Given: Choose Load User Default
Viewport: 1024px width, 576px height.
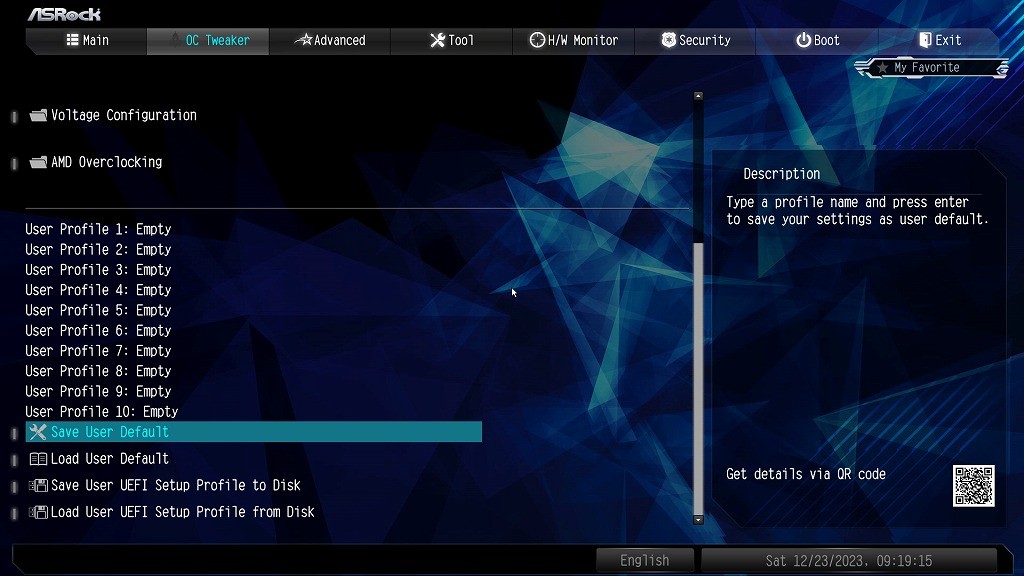Looking at the screenshot, I should (110, 459).
